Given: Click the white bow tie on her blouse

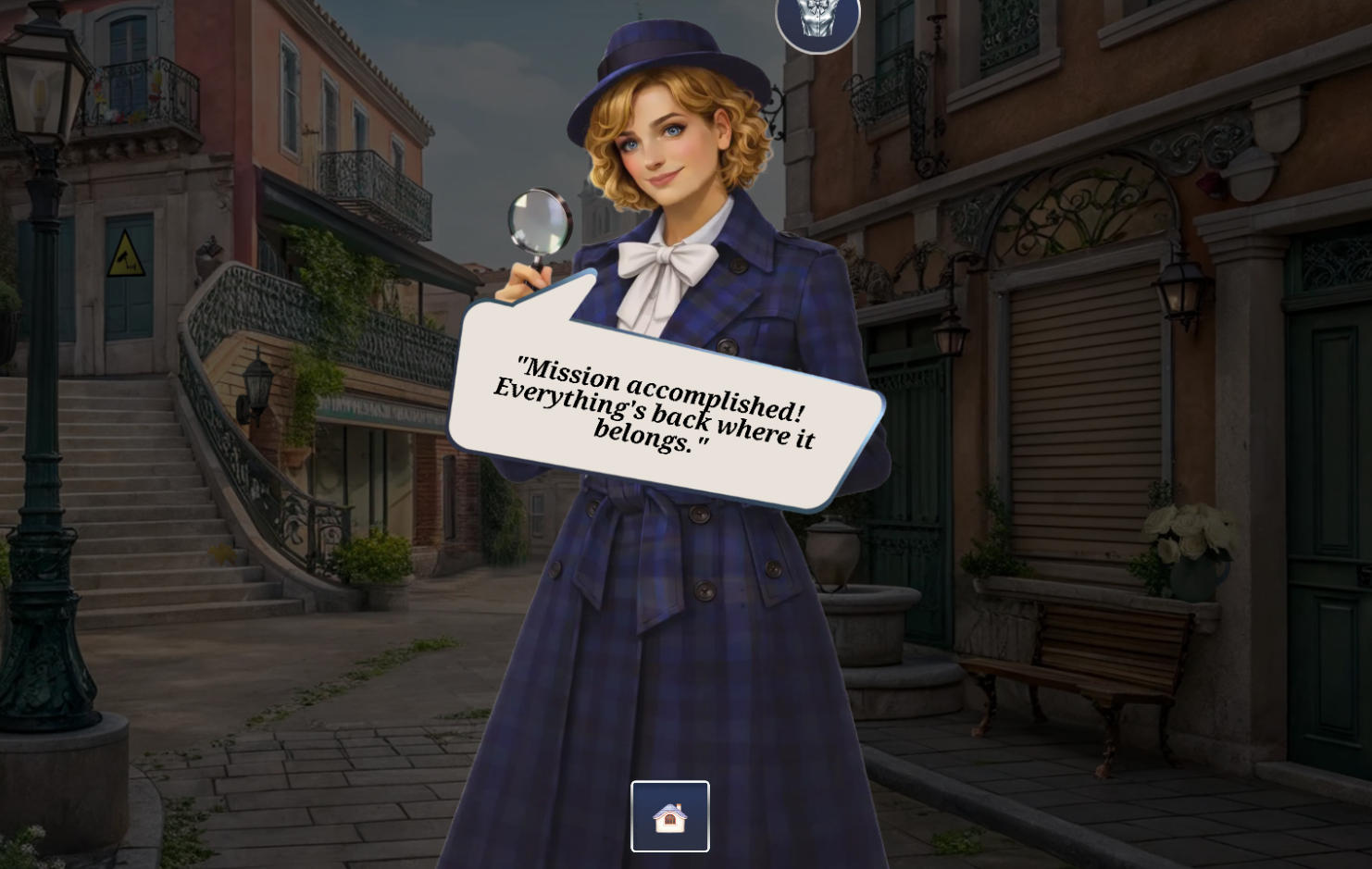Looking at the screenshot, I should coord(665,259).
